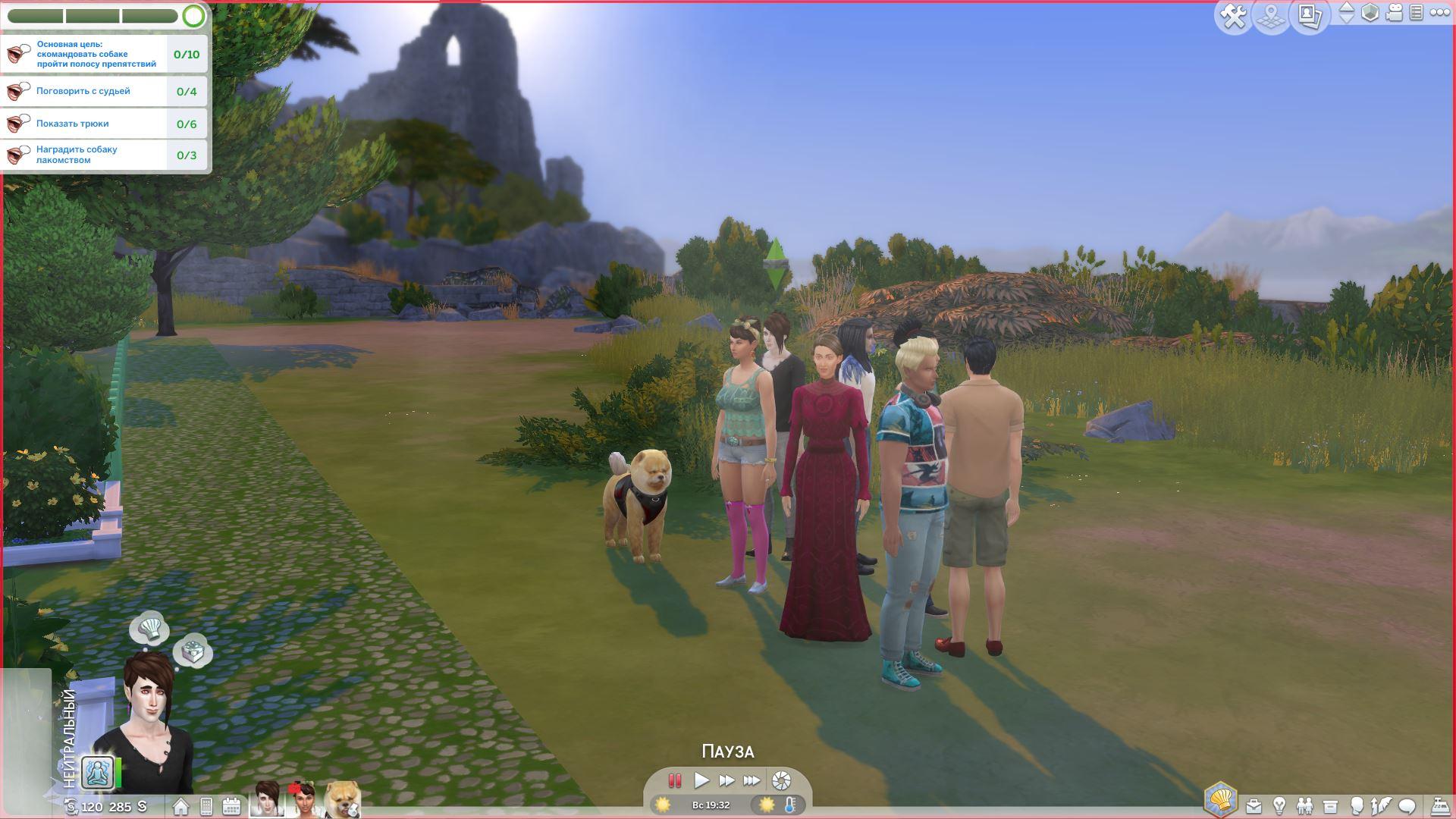Set game speed to triple fast-forward

pyautogui.click(x=752, y=780)
